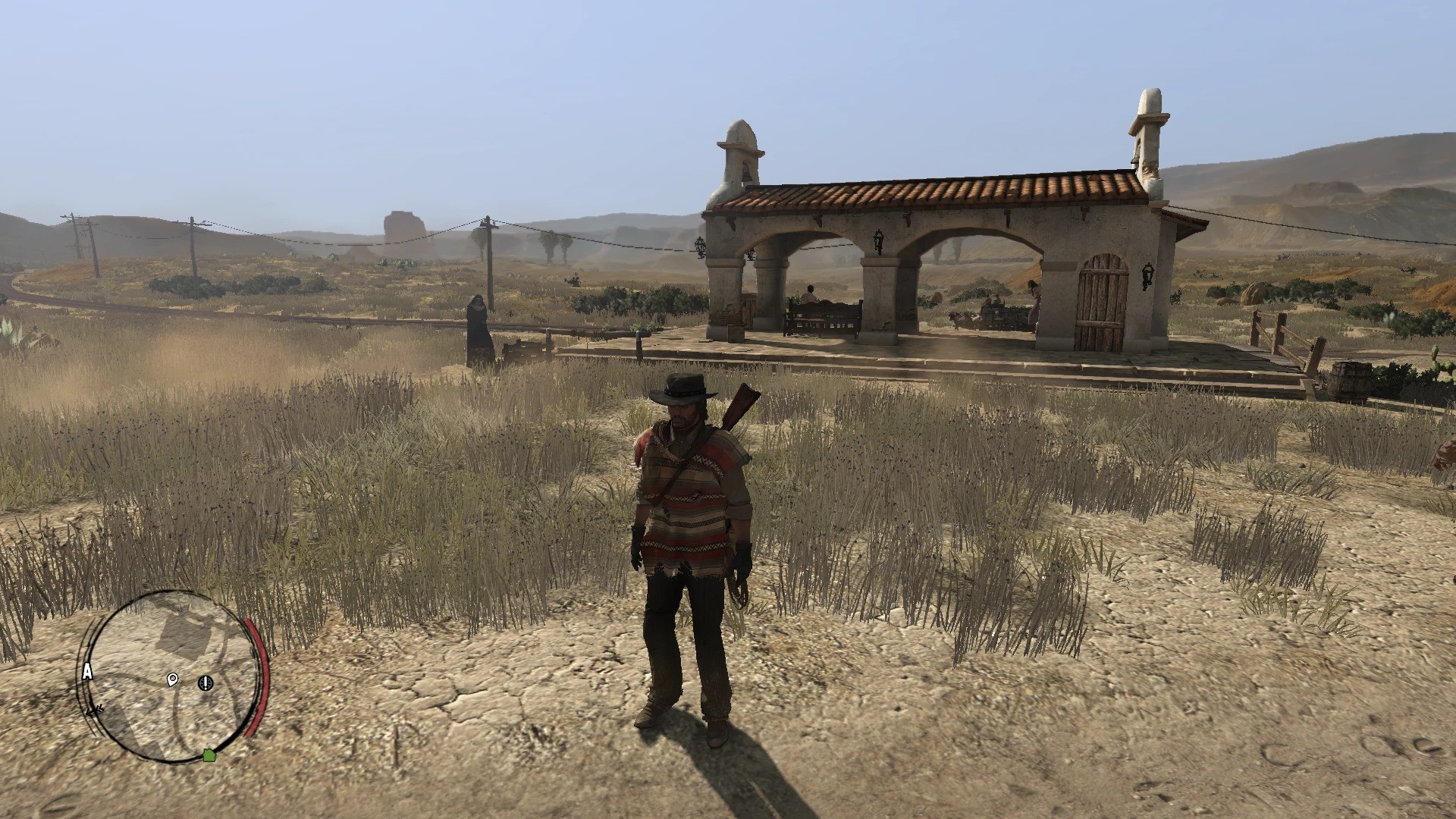Screen dimensions: 1456x819
Task: Select the white location pin on the minimap
Action: pos(171,680)
